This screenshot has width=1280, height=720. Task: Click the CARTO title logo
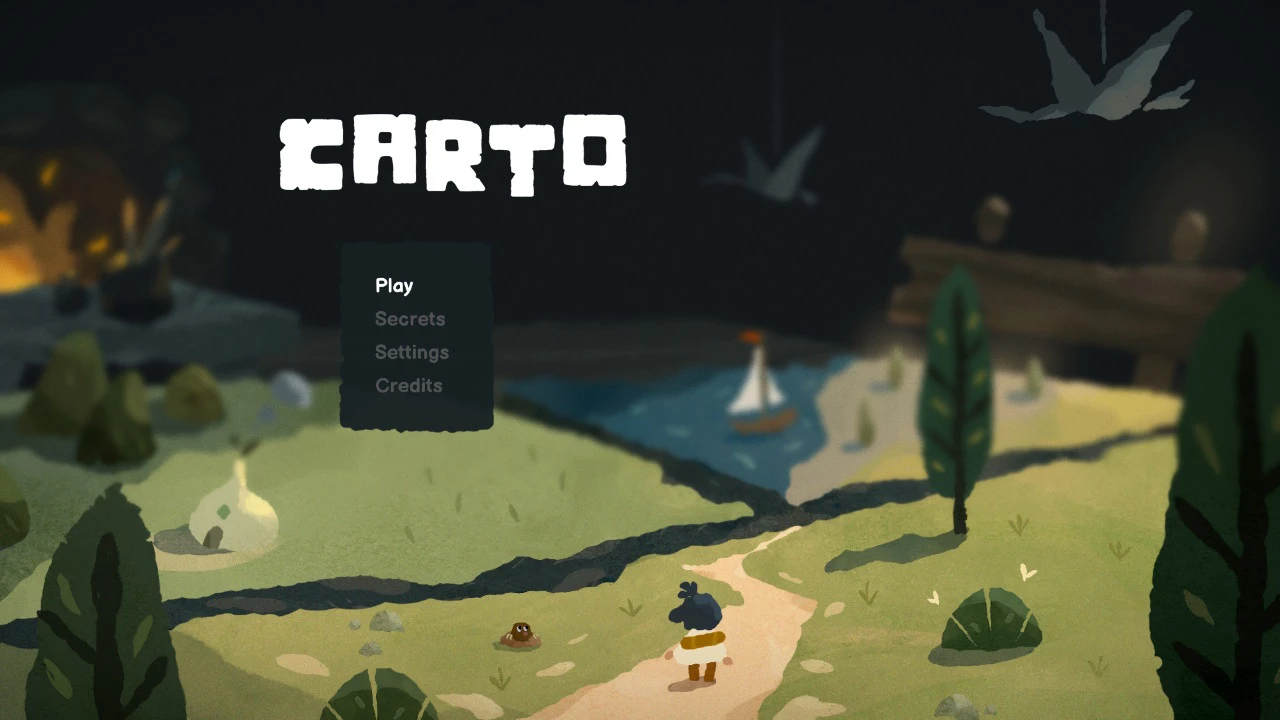click(x=452, y=155)
